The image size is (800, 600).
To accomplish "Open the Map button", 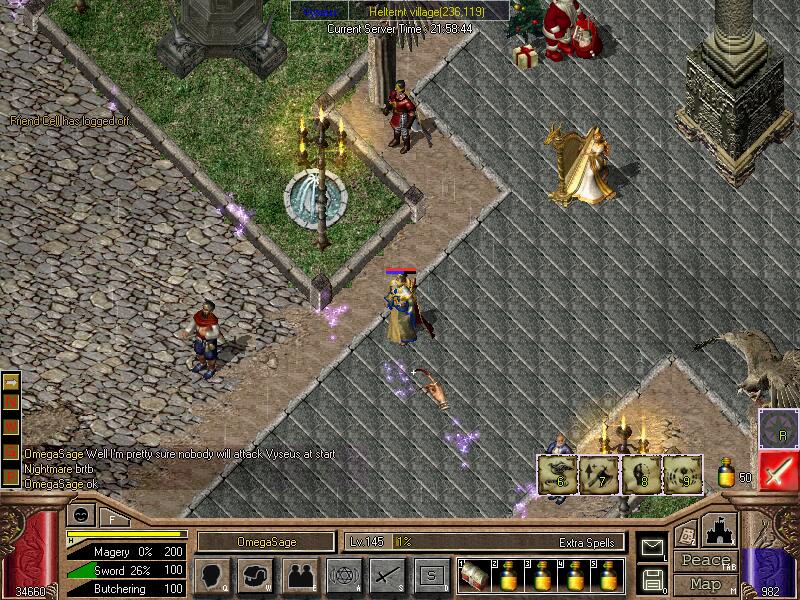I will [x=705, y=584].
